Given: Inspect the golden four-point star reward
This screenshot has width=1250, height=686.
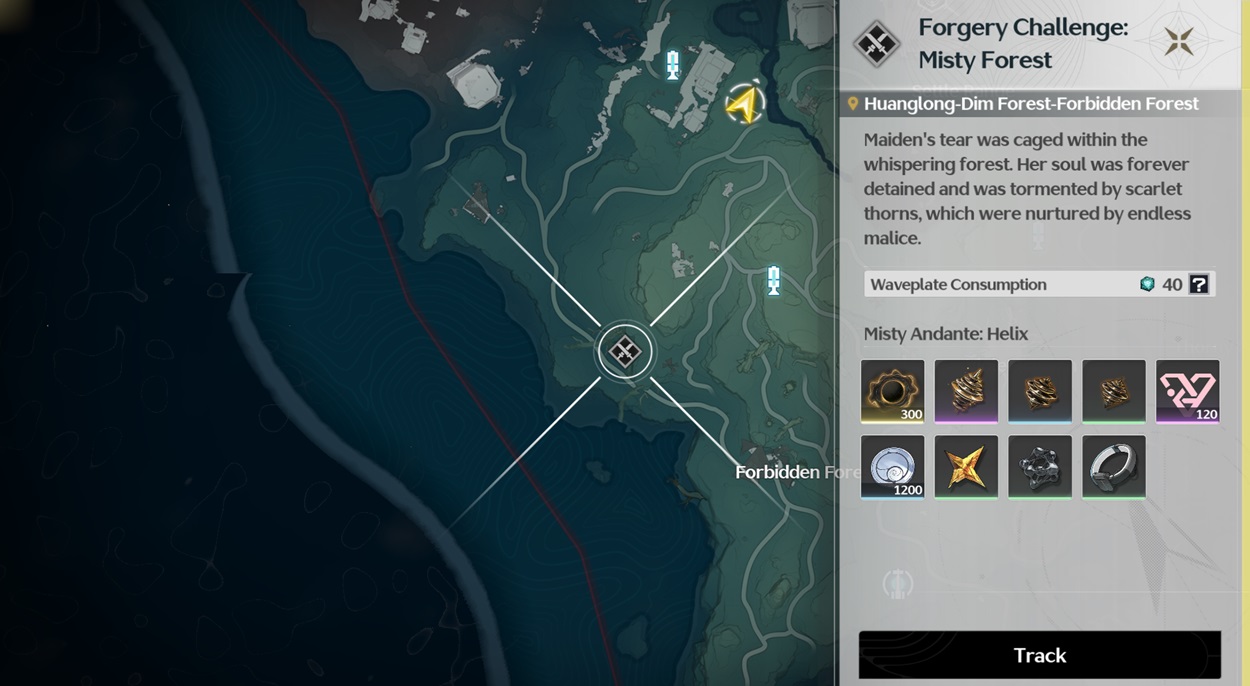Looking at the screenshot, I should 966,466.
